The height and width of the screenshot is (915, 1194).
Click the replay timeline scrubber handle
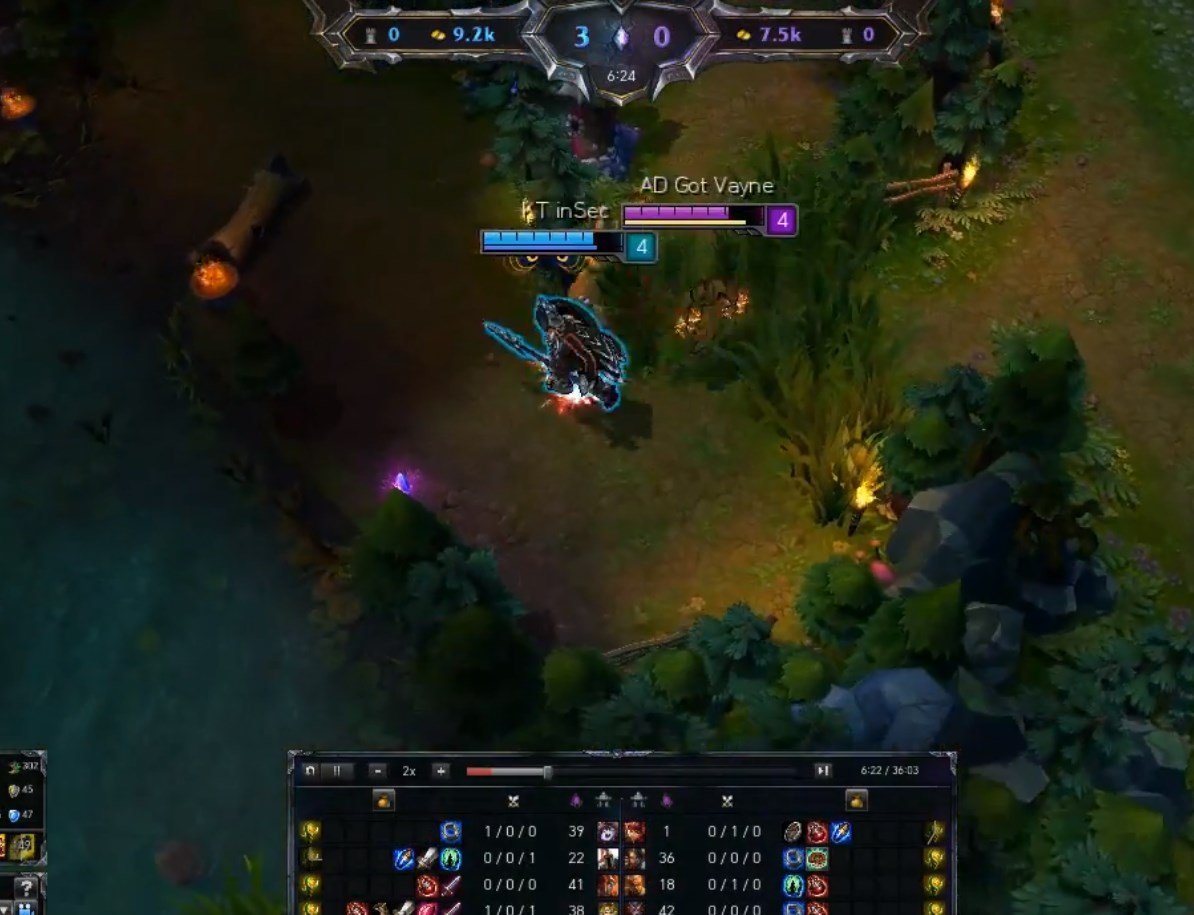tap(547, 772)
